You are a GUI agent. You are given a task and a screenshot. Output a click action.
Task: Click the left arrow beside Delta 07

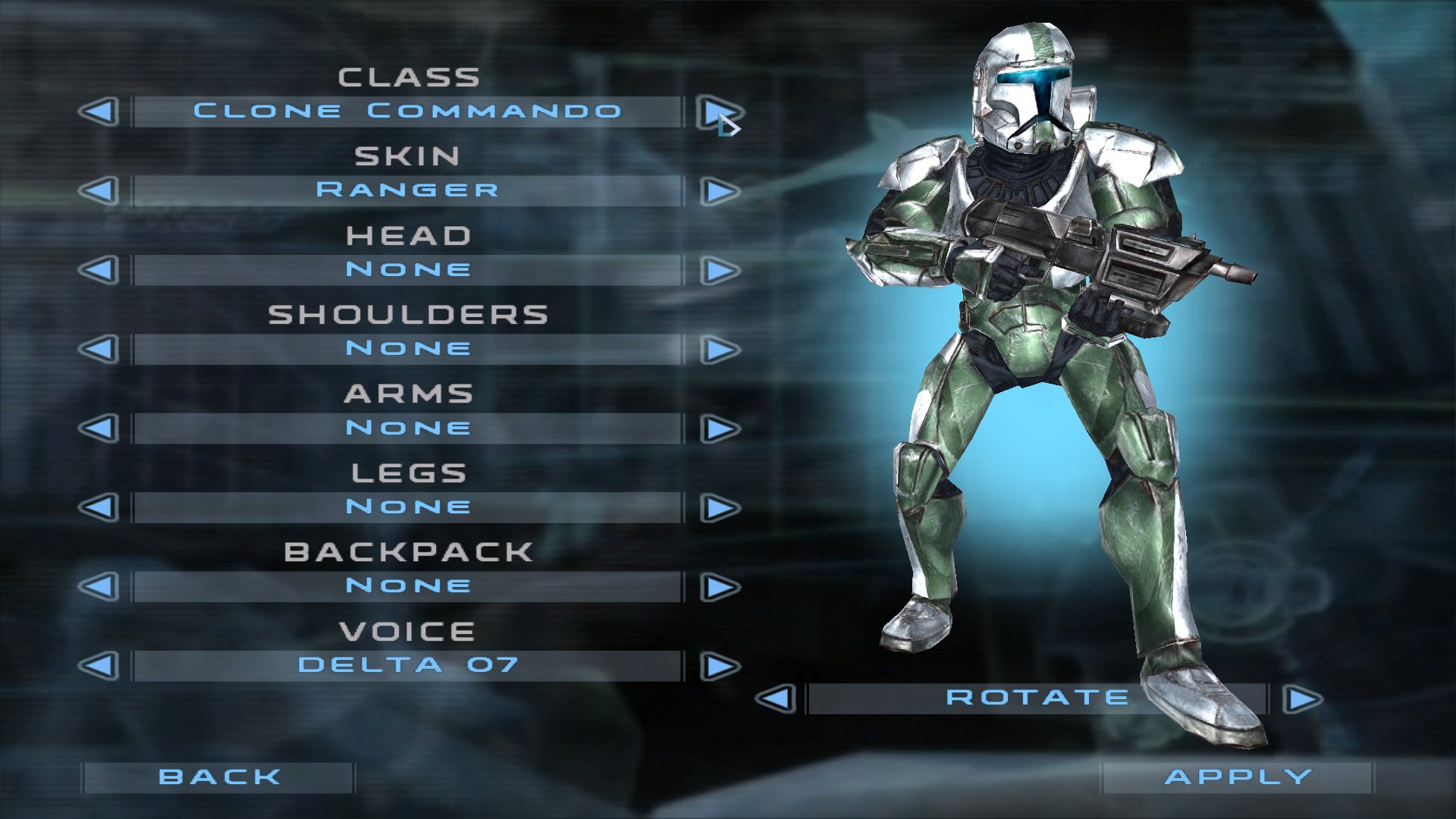point(98,664)
